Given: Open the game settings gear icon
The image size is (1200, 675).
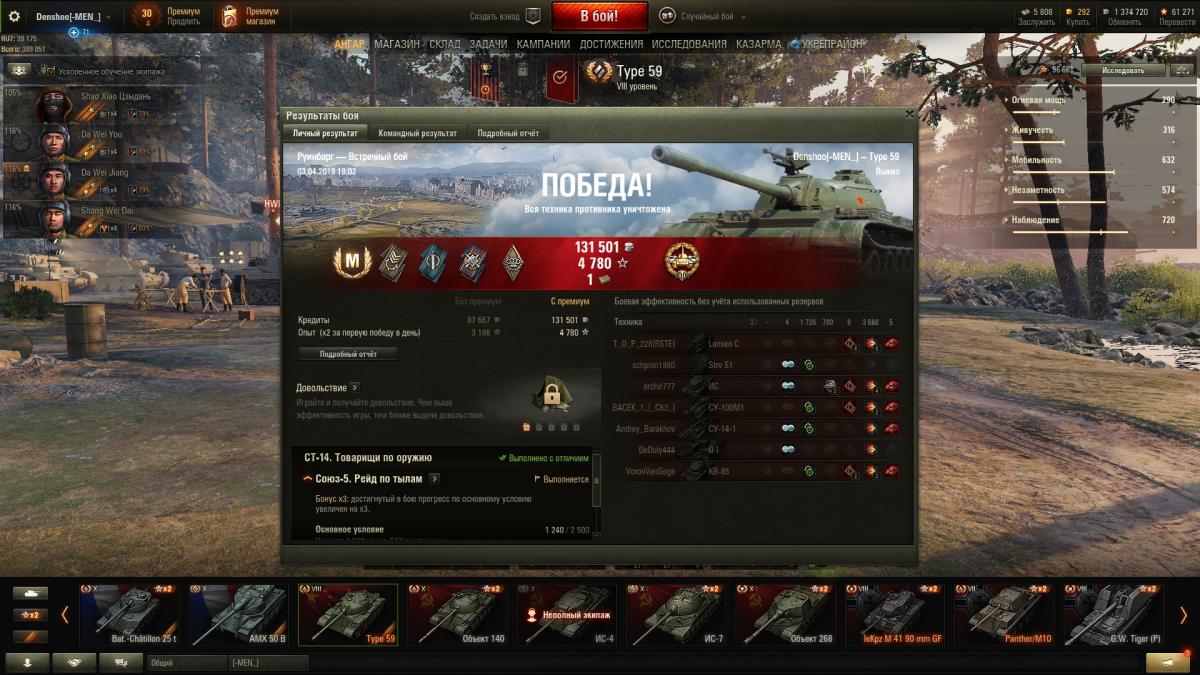Looking at the screenshot, I should pos(14,16).
